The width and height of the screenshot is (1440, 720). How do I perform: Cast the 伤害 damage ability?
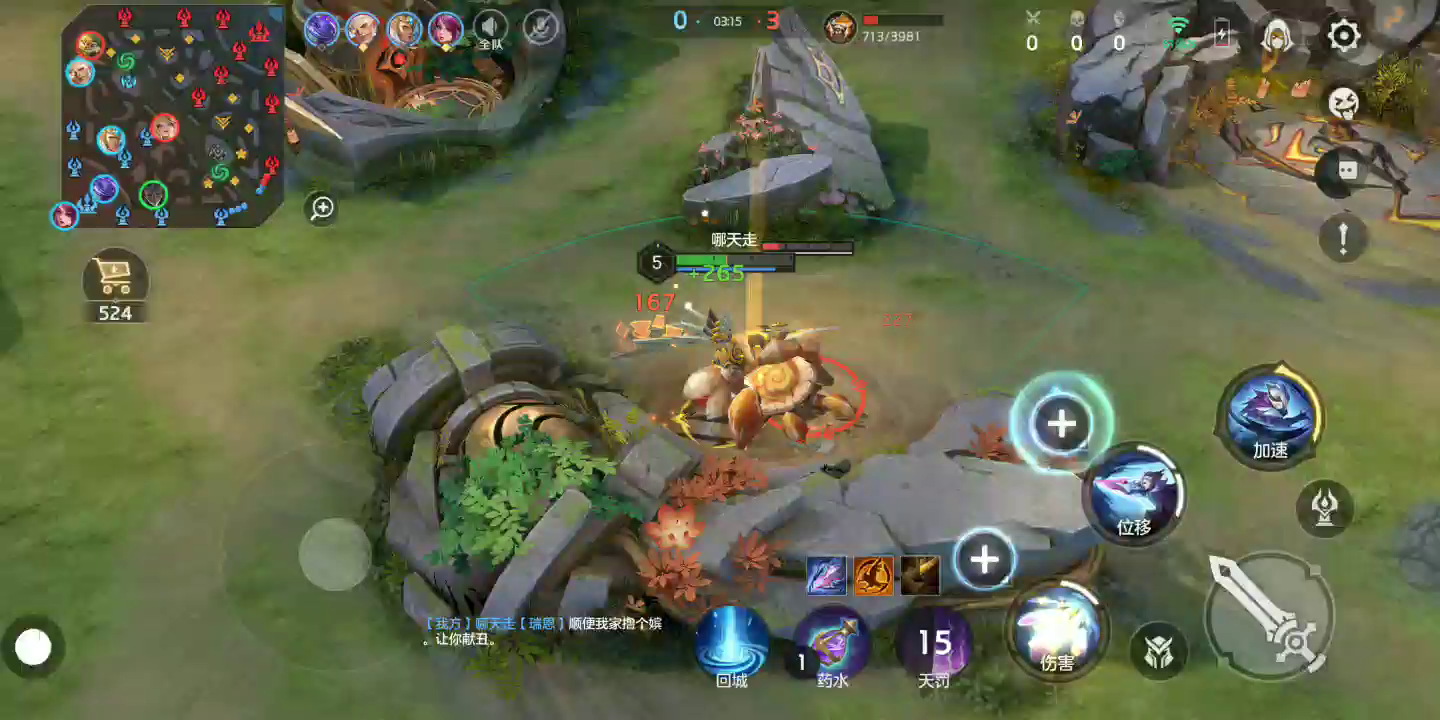(1057, 630)
